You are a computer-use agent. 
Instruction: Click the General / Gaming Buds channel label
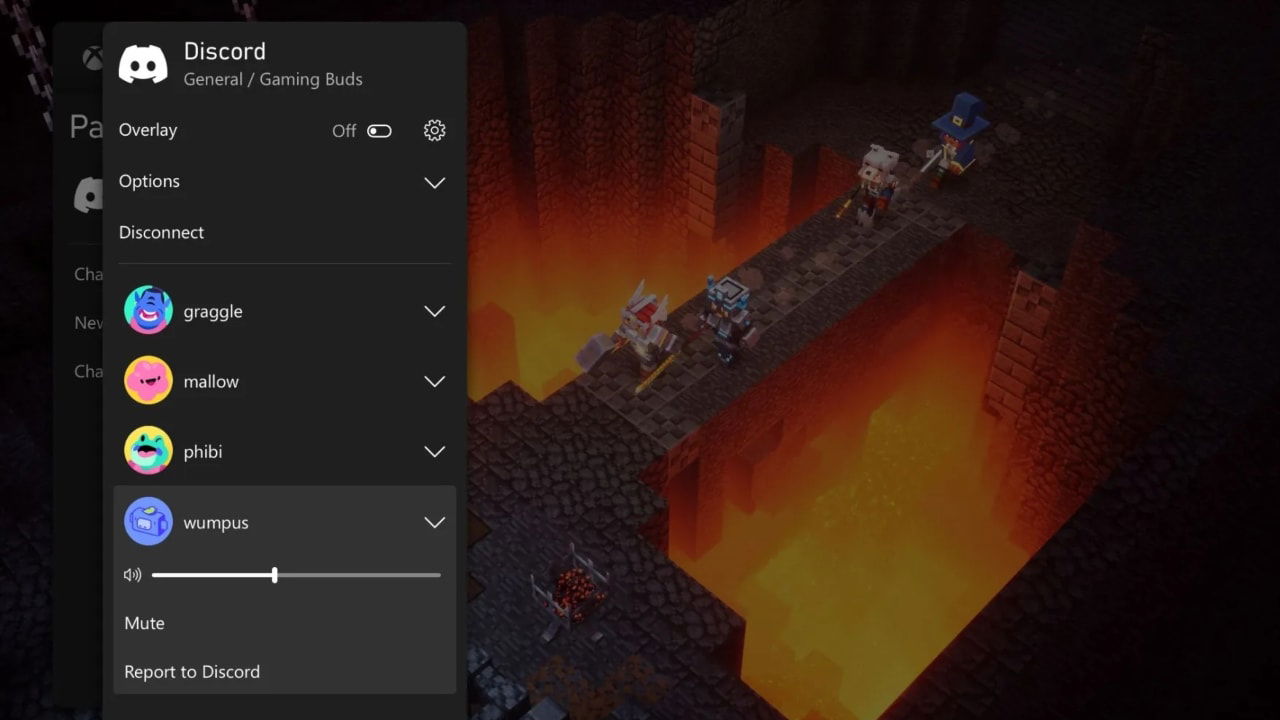(x=272, y=79)
